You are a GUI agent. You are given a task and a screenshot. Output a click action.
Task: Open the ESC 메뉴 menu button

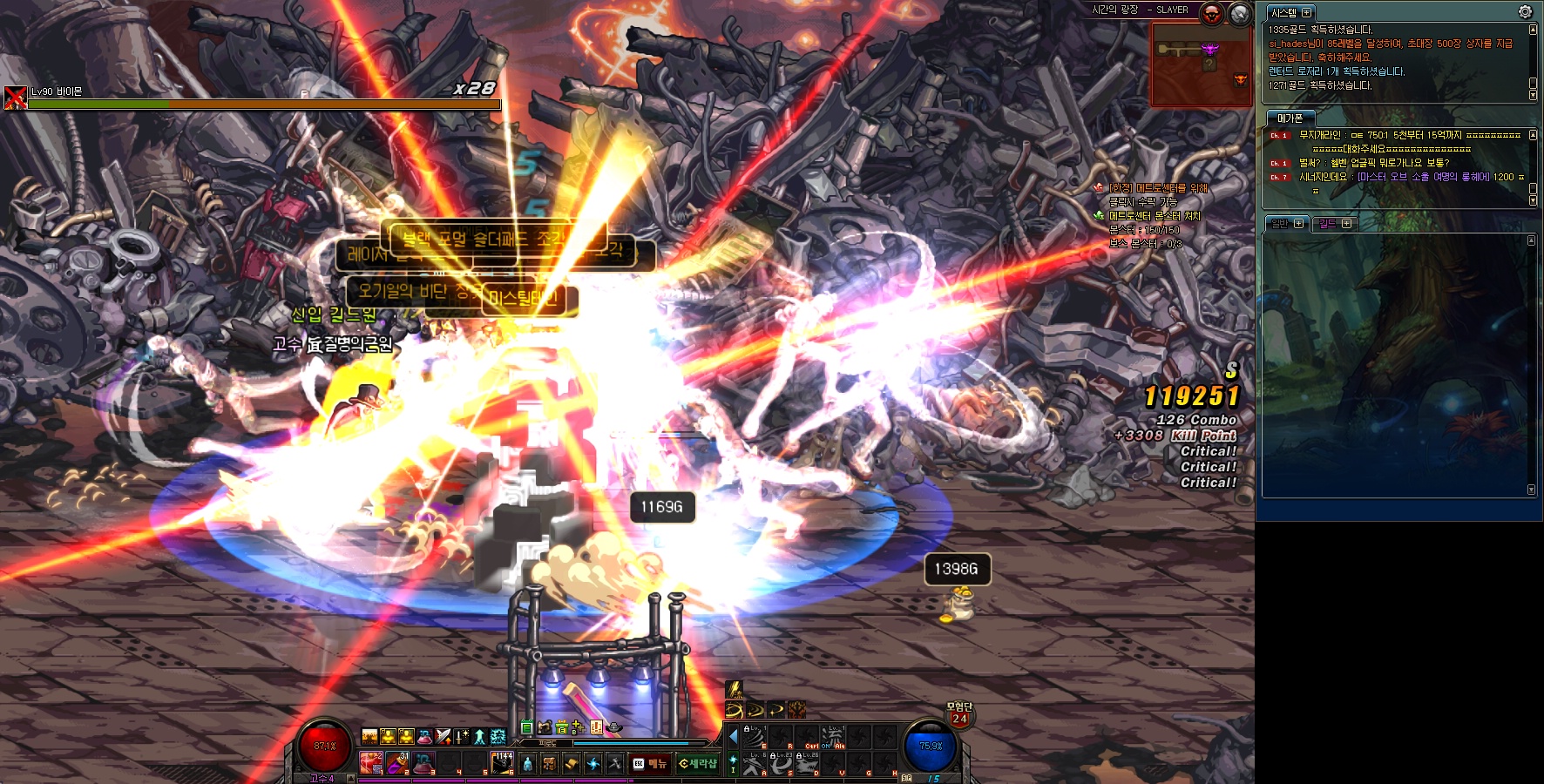(649, 764)
